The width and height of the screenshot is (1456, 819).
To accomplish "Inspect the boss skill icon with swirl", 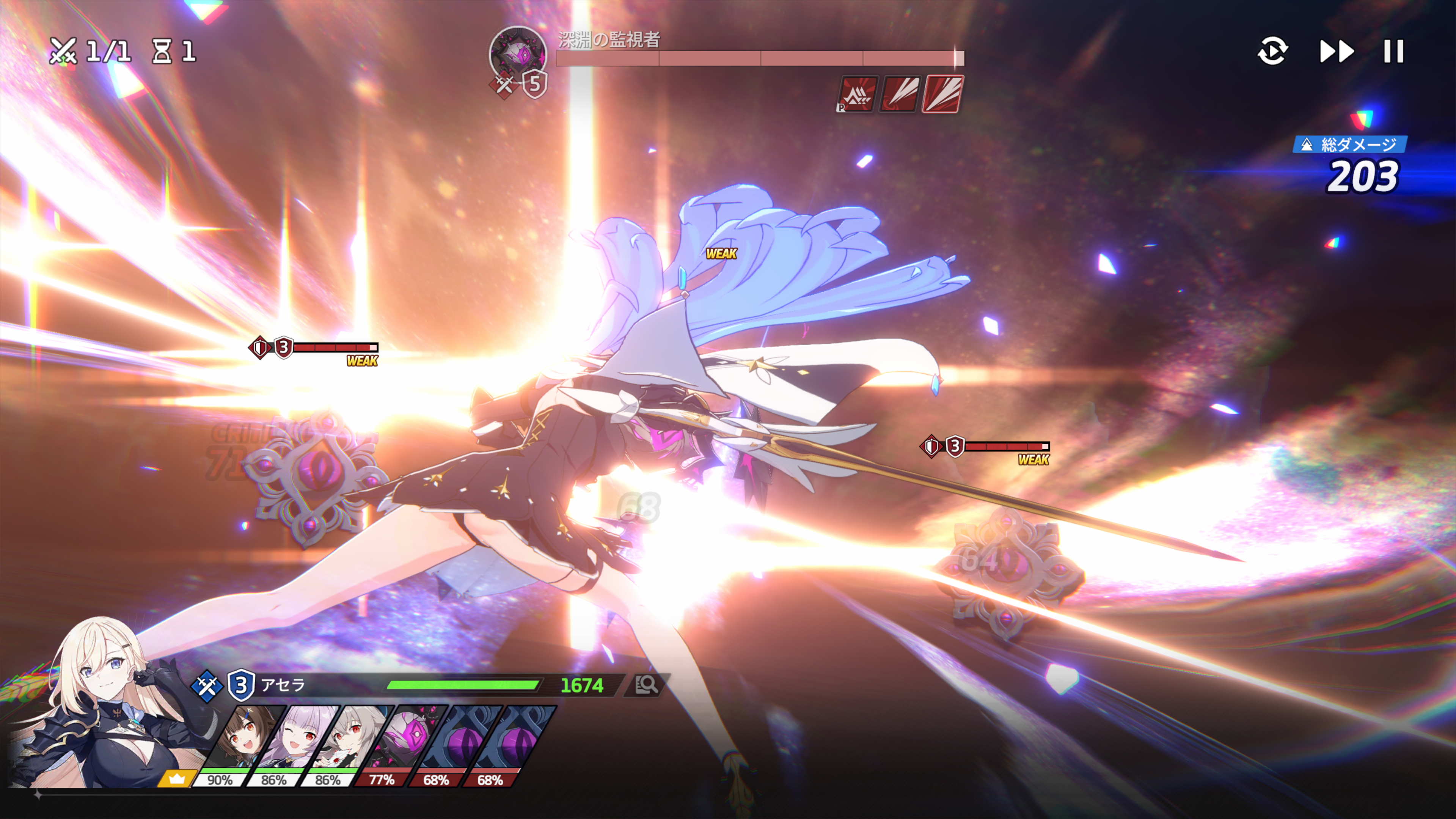I will click(900, 94).
